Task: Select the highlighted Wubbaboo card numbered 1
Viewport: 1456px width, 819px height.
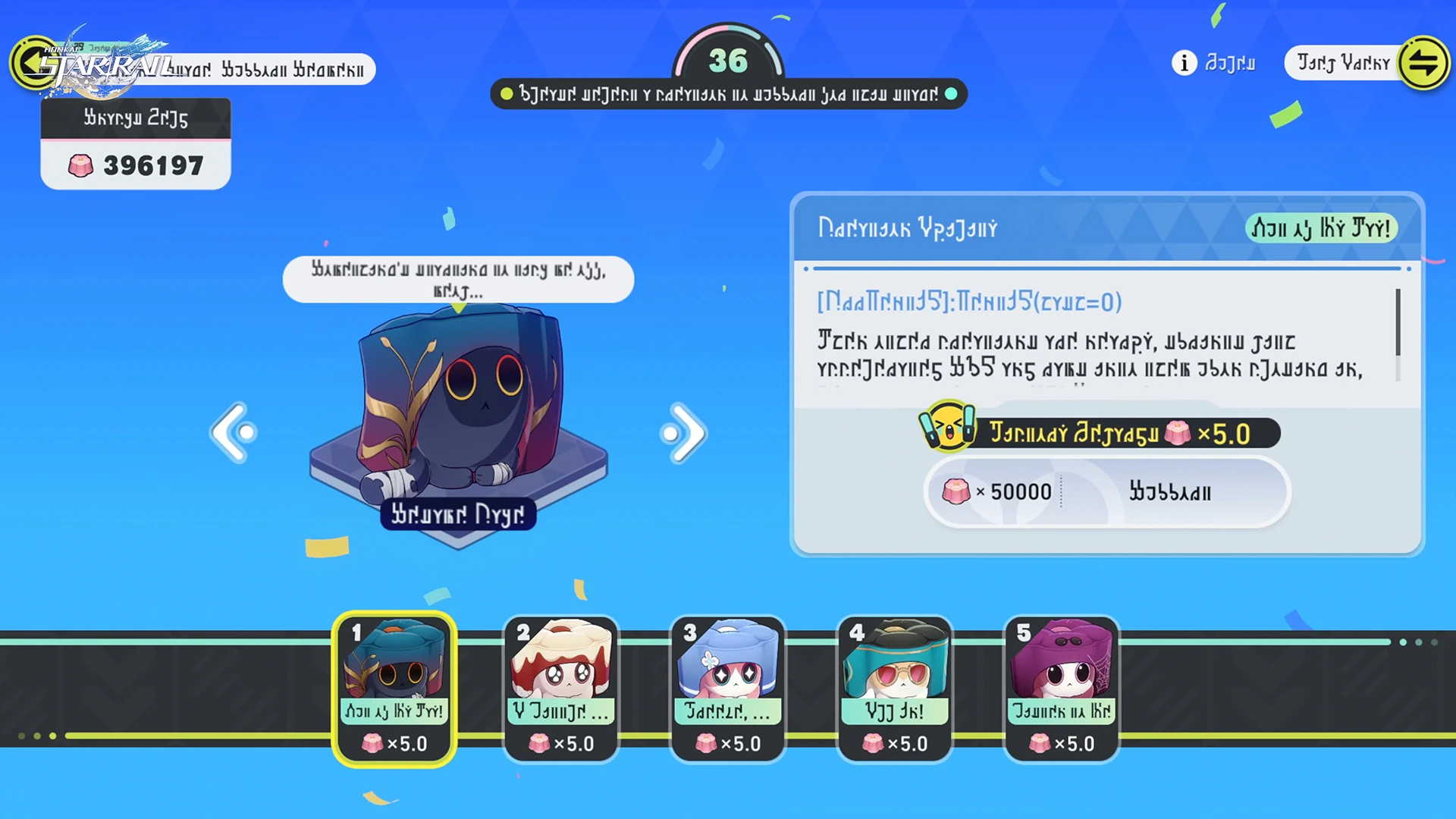Action: [394, 686]
